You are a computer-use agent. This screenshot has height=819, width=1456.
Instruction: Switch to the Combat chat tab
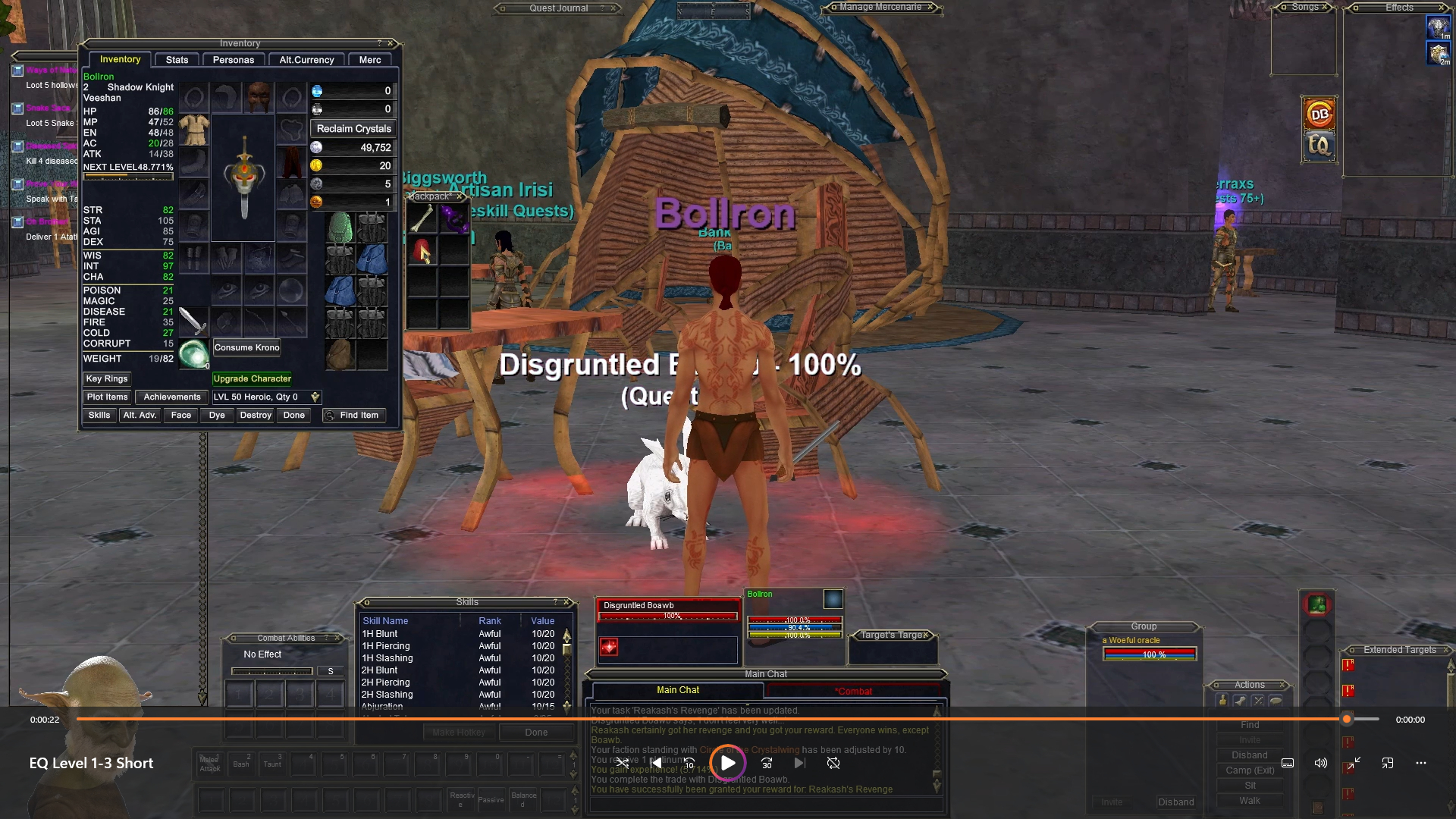tap(853, 691)
